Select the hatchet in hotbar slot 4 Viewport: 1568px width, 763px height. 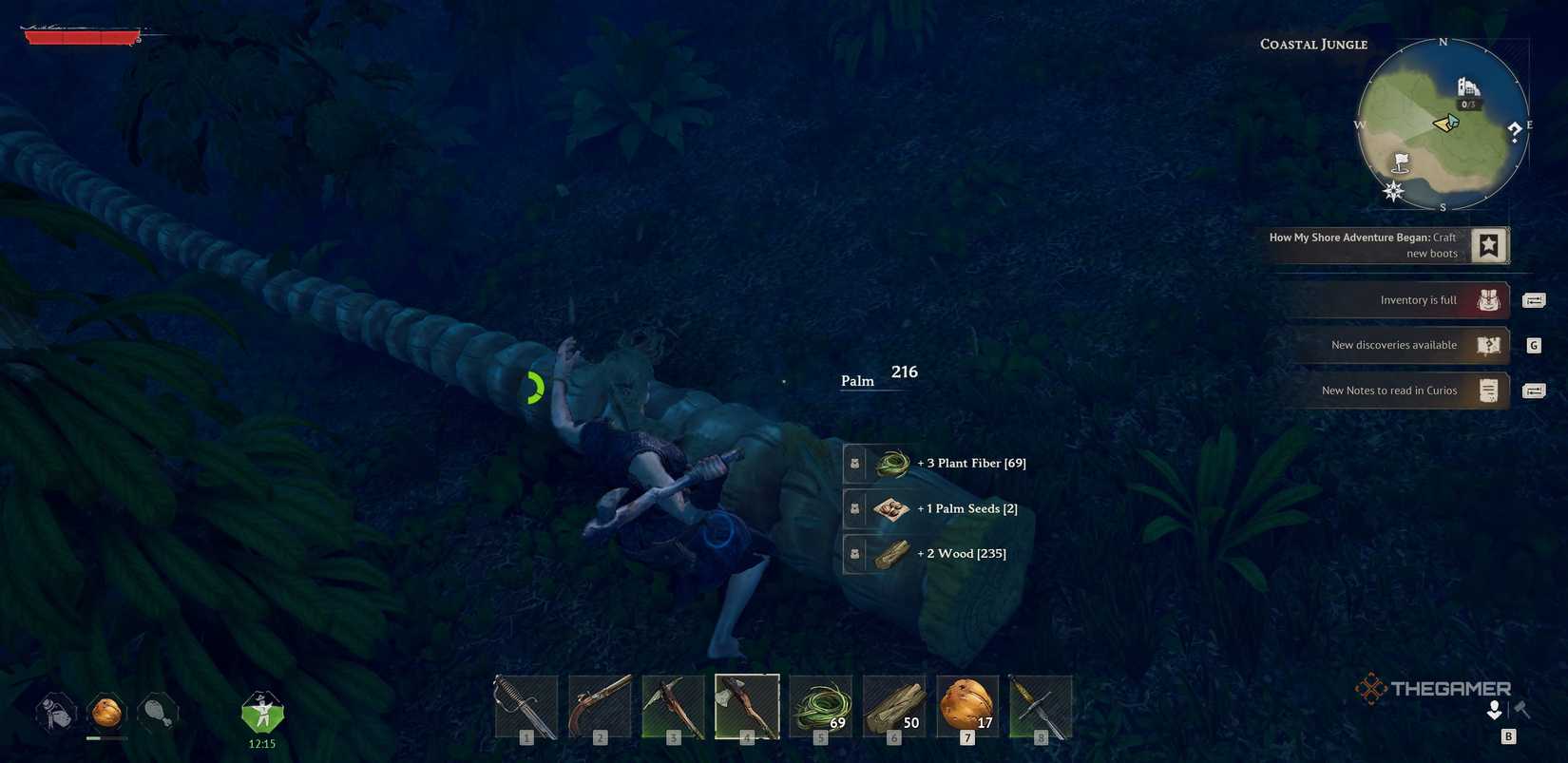(747, 706)
